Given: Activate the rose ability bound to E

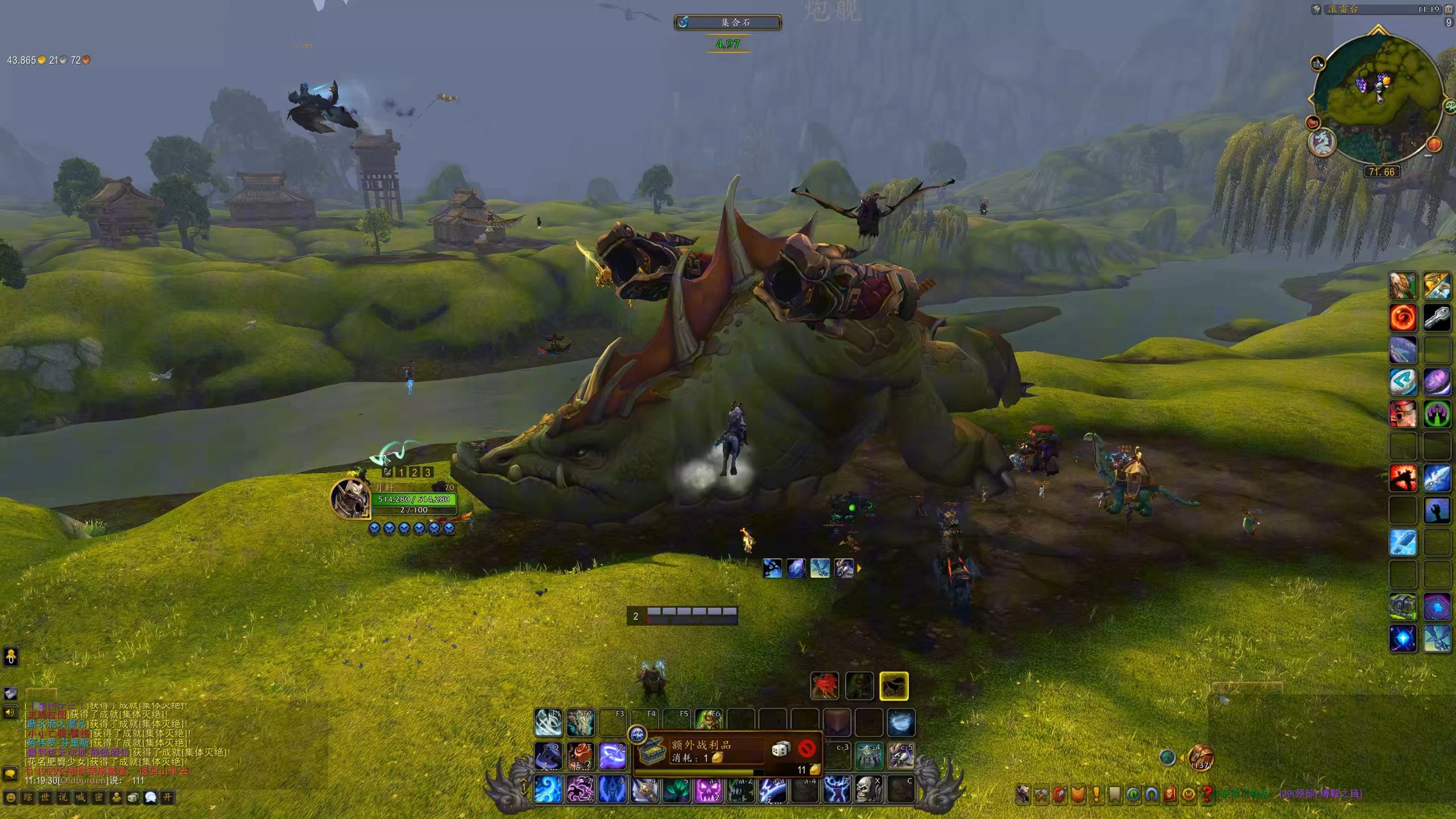Looking at the screenshot, I should pos(580,756).
